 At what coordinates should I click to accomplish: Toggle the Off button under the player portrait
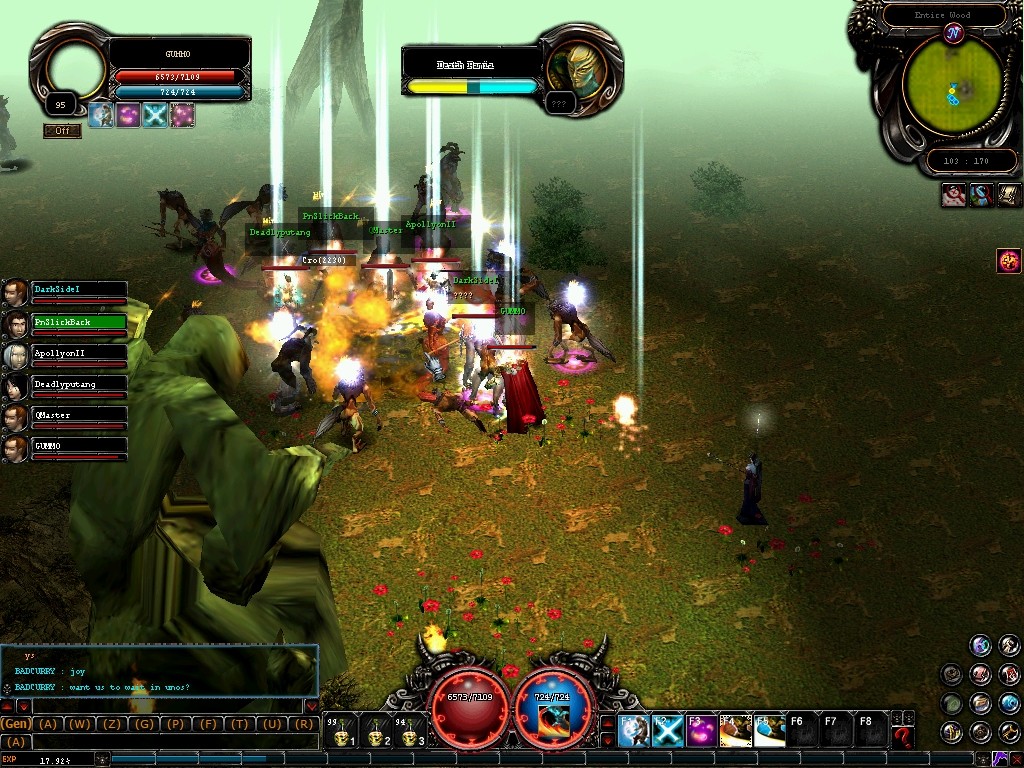[61, 131]
